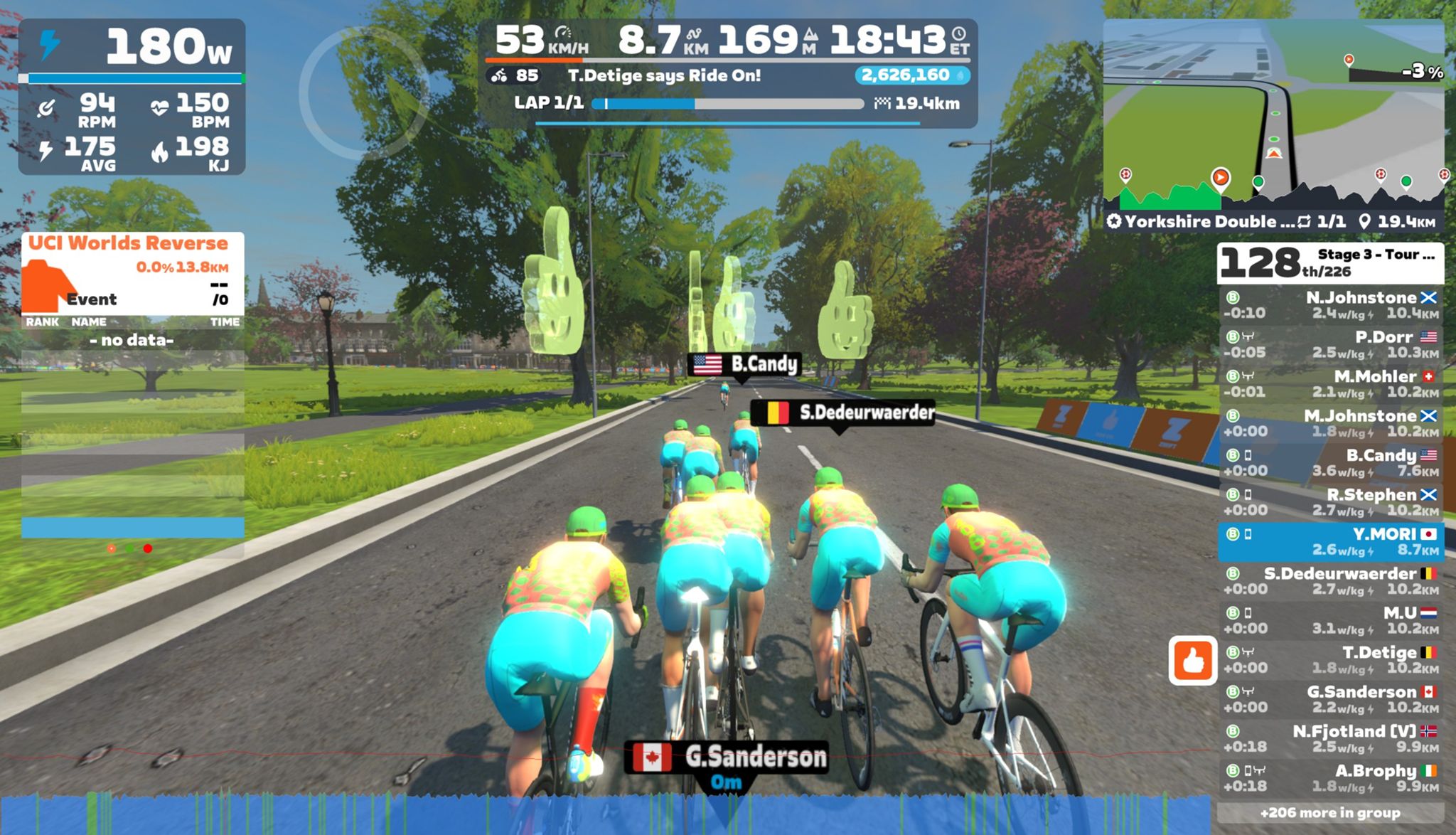Click the highlighted Y.MORI rider row
This screenshot has height=835, width=1456.
click(1330, 542)
